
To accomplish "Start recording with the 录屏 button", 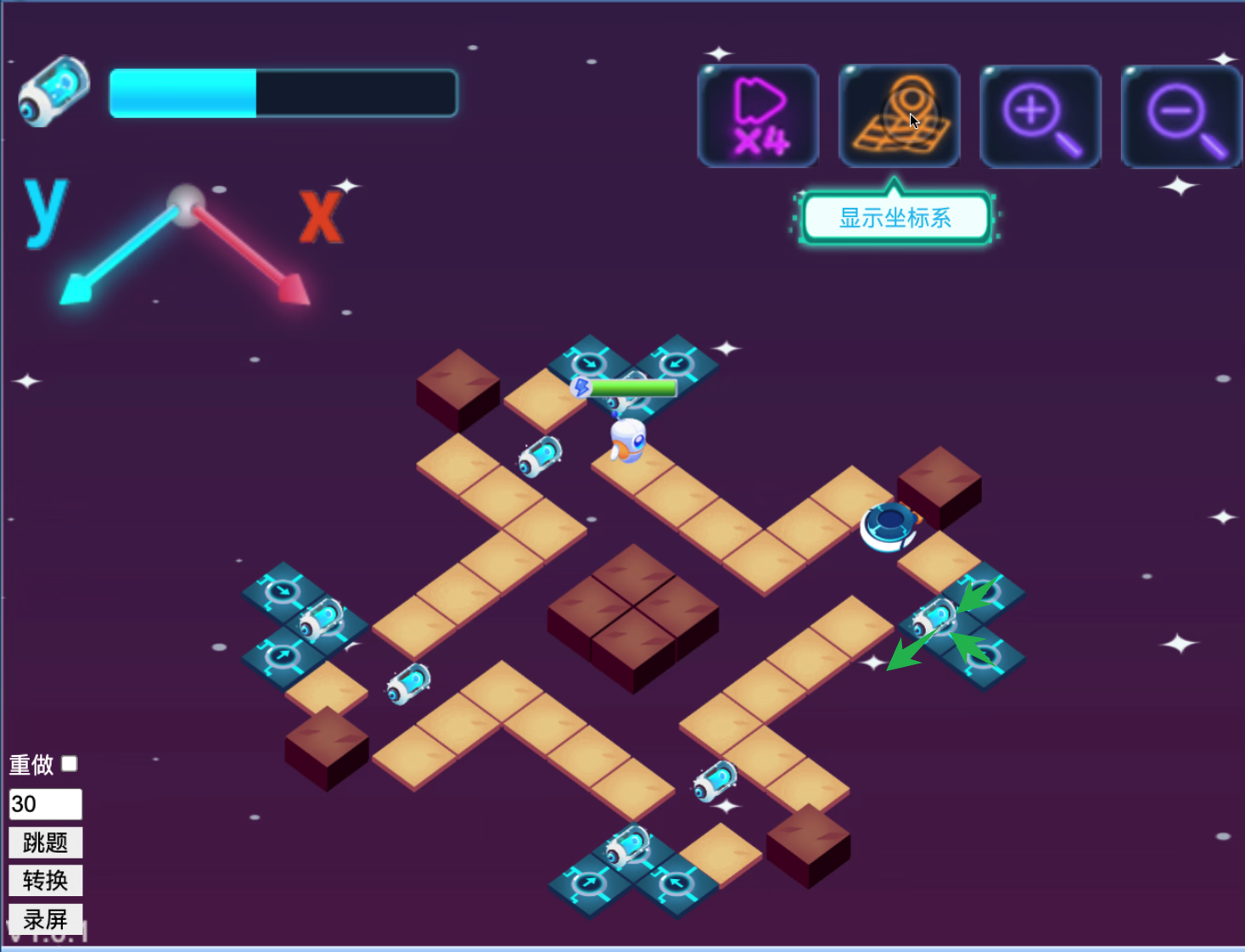I will tap(46, 918).
